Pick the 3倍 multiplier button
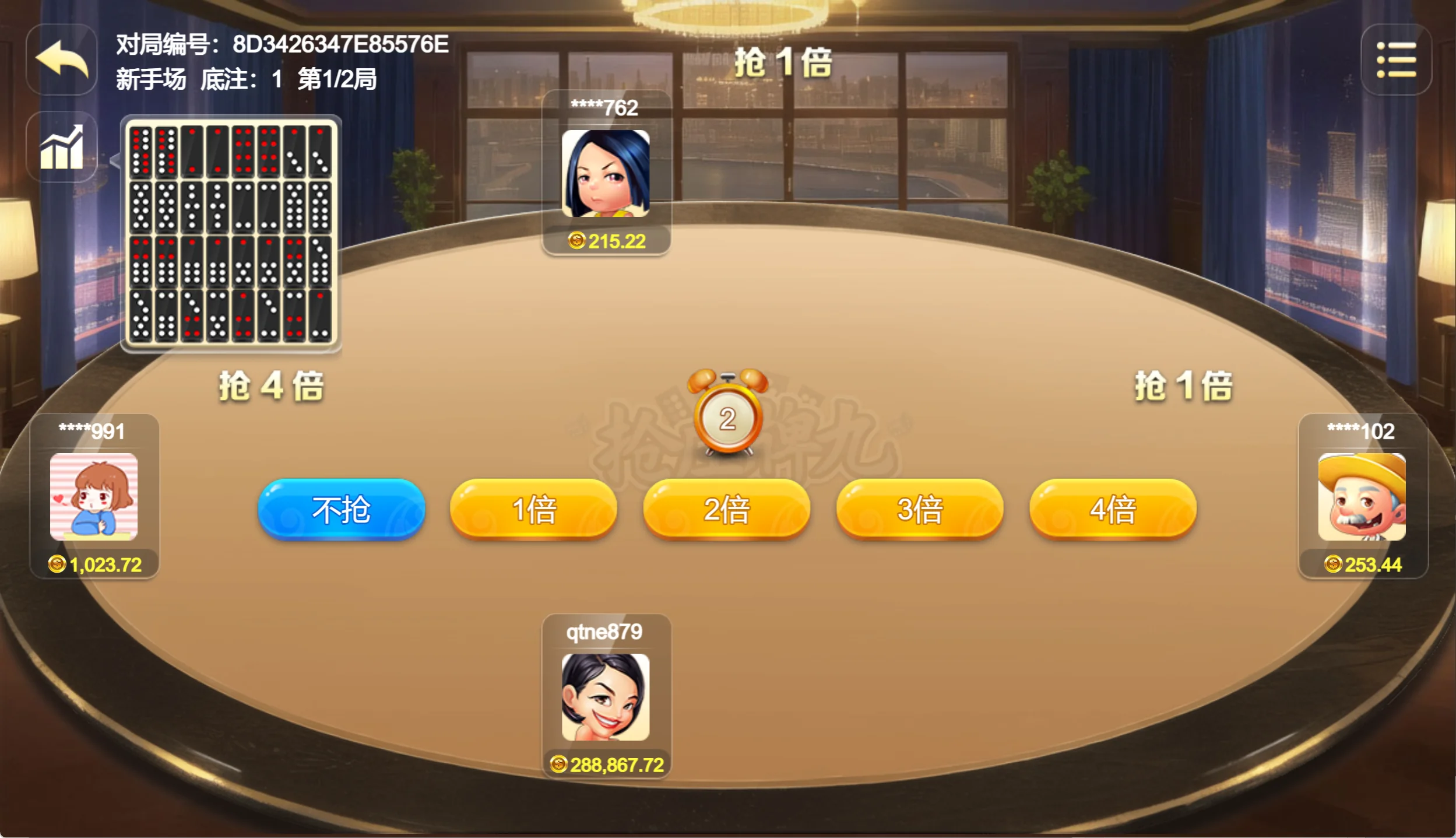Screen dimensions: 1456x838 point(920,510)
